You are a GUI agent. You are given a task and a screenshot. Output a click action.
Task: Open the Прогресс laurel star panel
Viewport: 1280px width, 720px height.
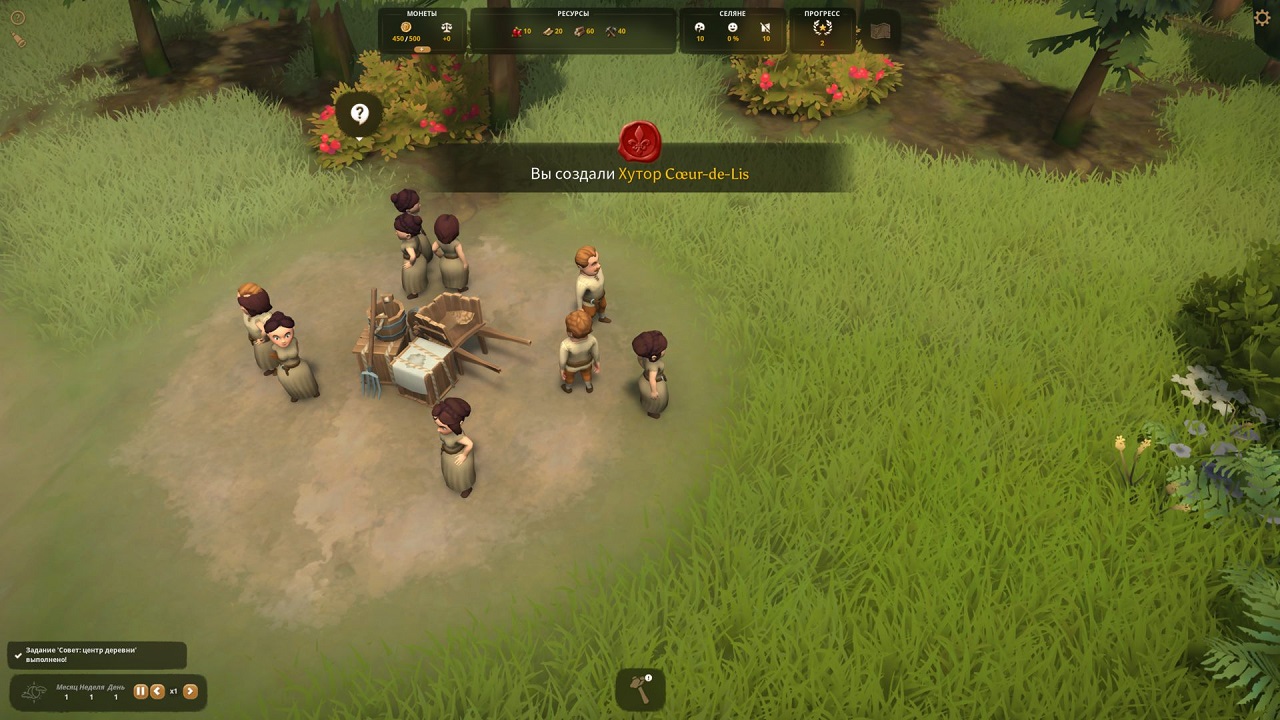point(822,30)
